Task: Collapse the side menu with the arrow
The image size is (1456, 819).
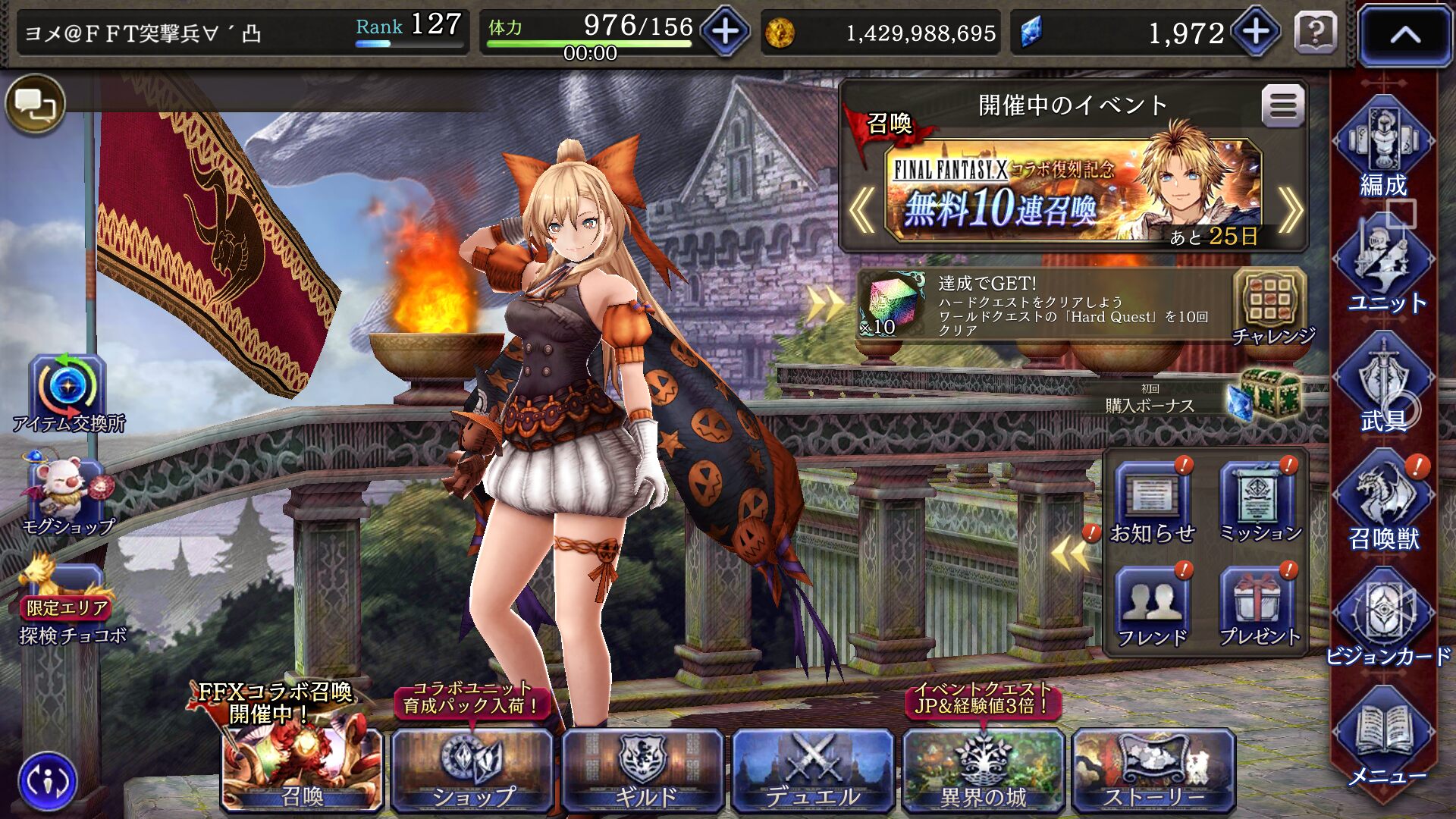Action: [x=1404, y=35]
